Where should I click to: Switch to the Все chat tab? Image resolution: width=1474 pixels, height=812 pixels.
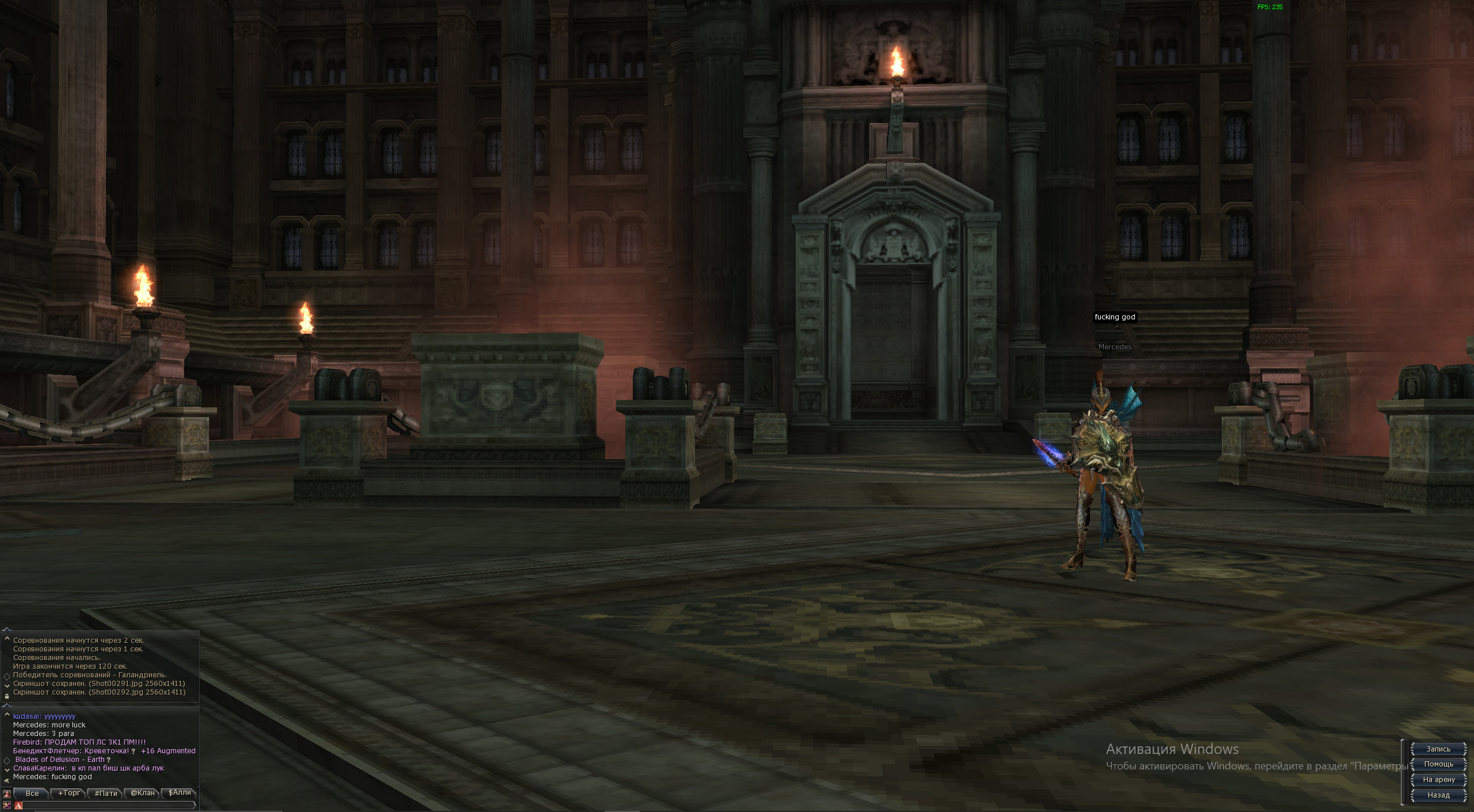(x=32, y=793)
